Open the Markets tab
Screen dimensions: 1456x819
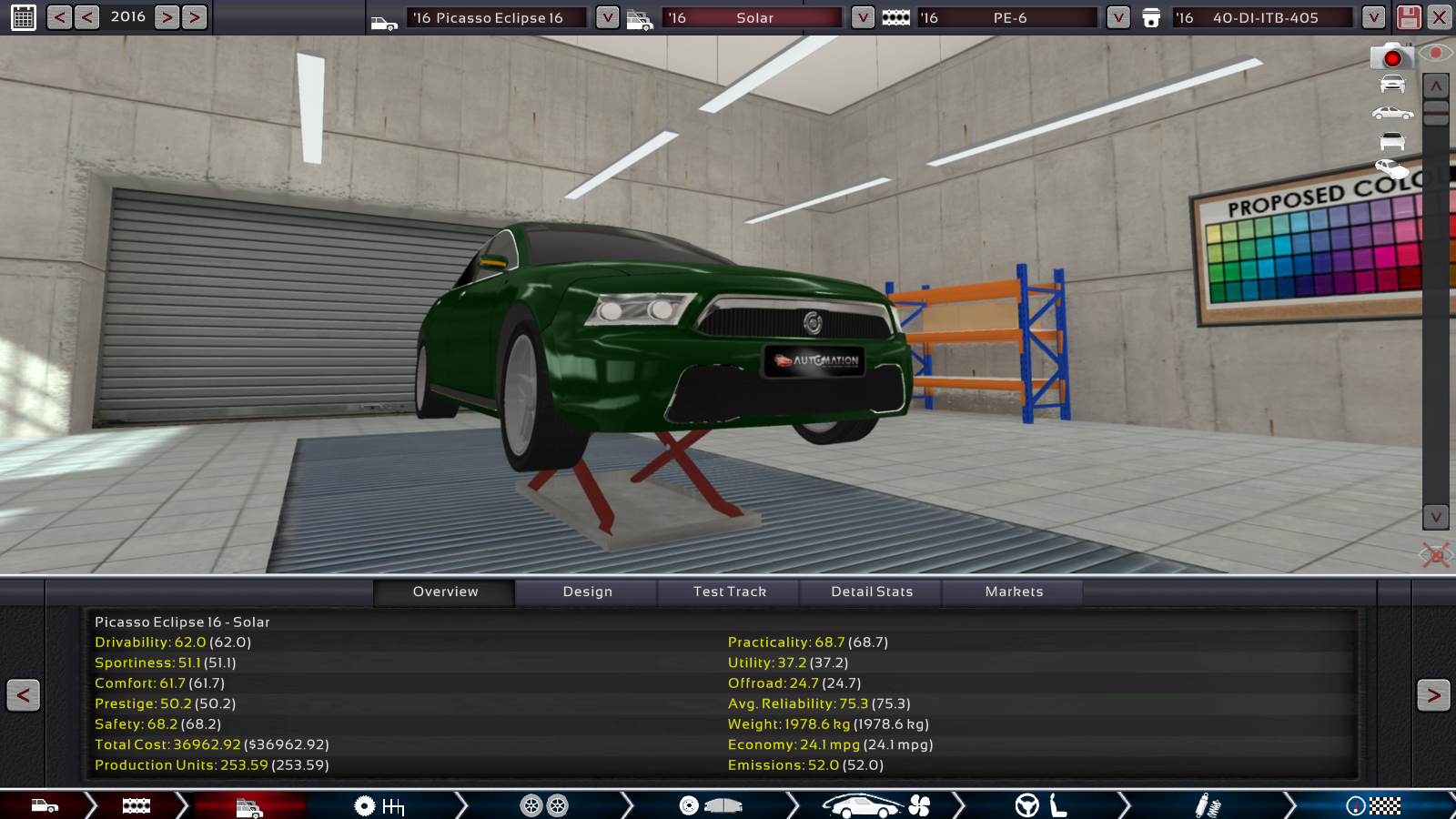(1014, 592)
